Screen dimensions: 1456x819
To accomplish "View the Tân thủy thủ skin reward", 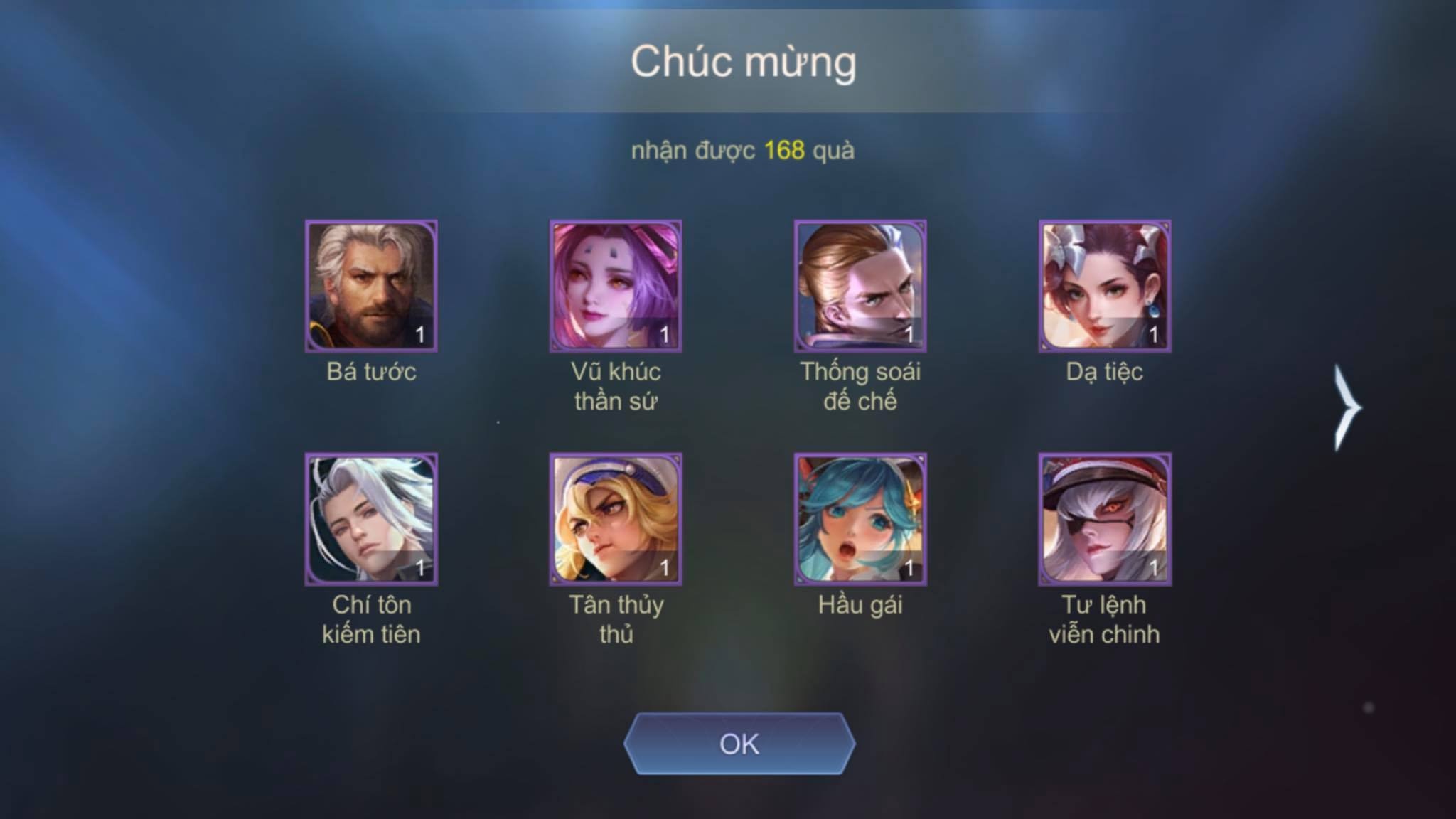I will coord(616,519).
